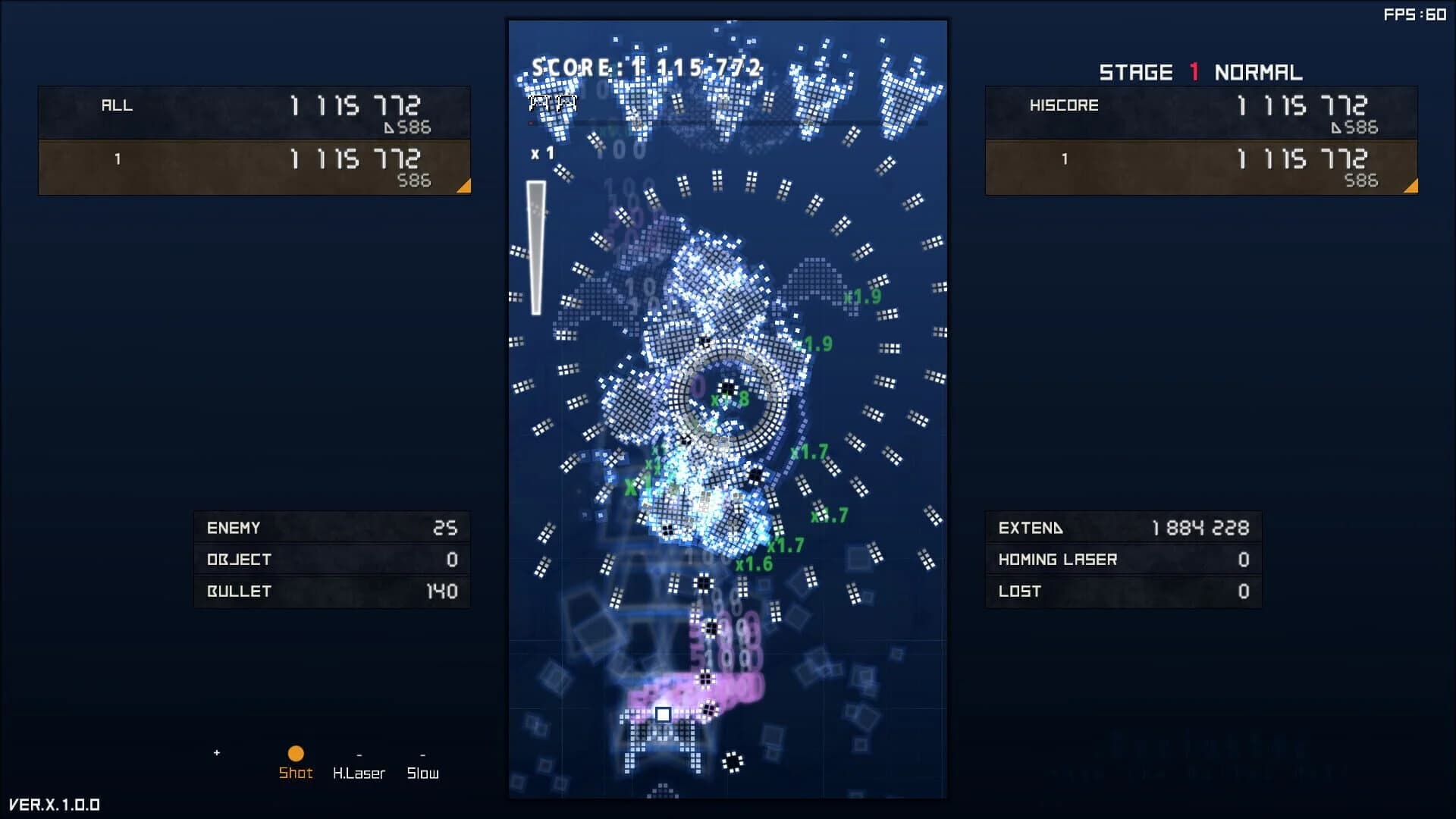Switch to the ALL score tab

click(118, 106)
